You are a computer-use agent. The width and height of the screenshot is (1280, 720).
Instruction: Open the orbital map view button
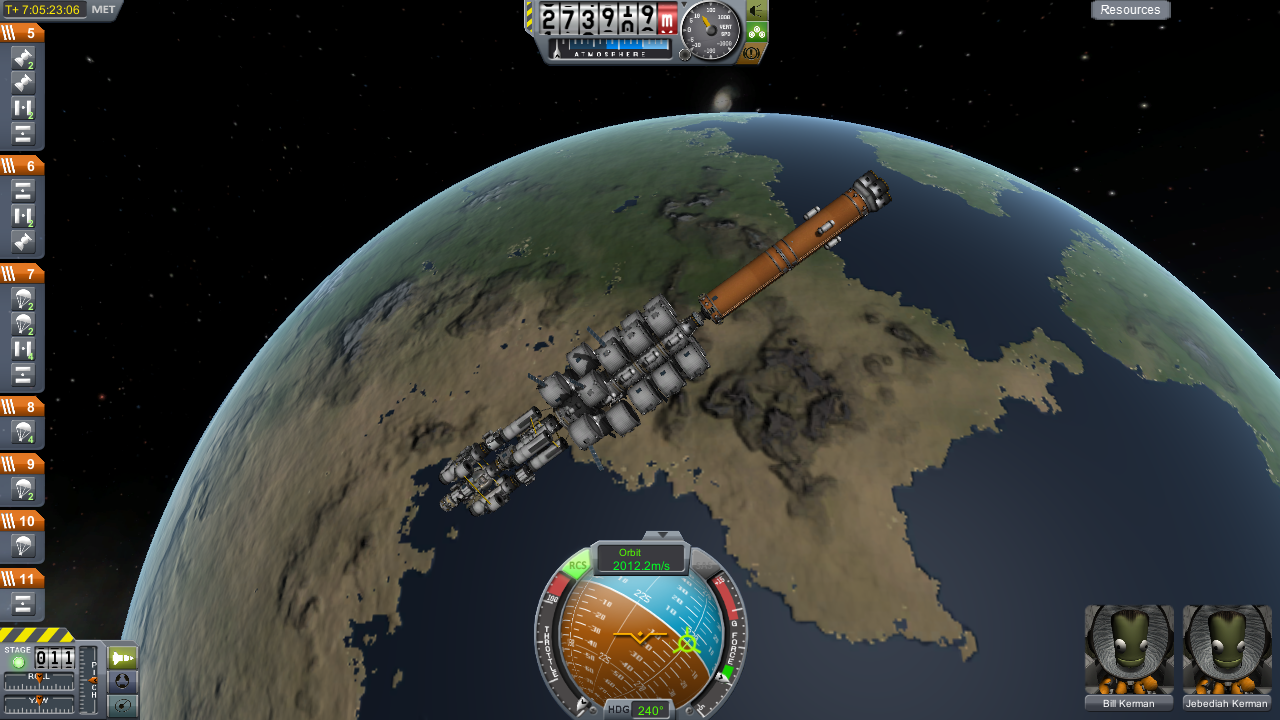(x=122, y=706)
